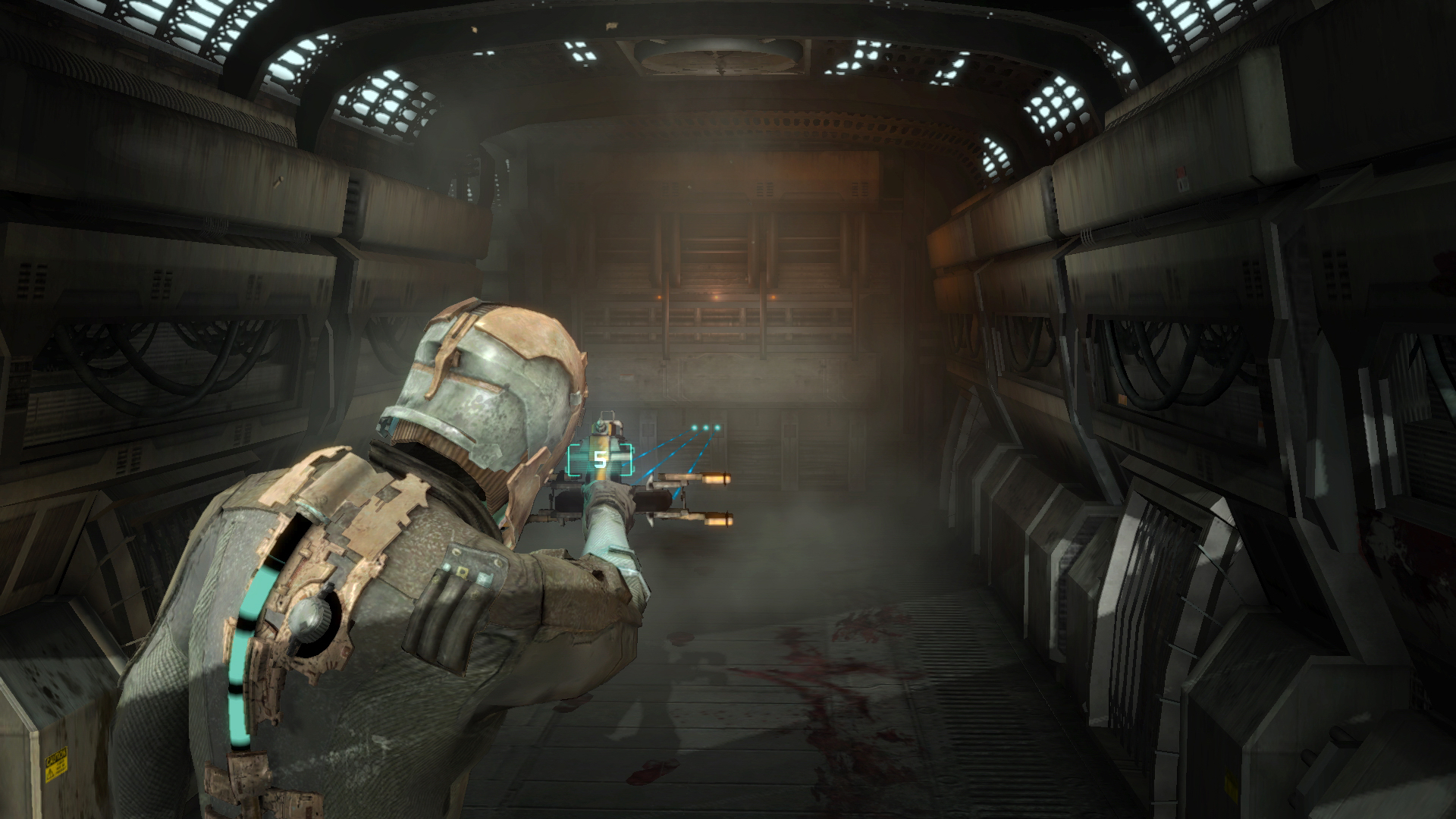Click the leftmost laser sight dot
Viewport: 1456px width, 819px height.
point(694,428)
